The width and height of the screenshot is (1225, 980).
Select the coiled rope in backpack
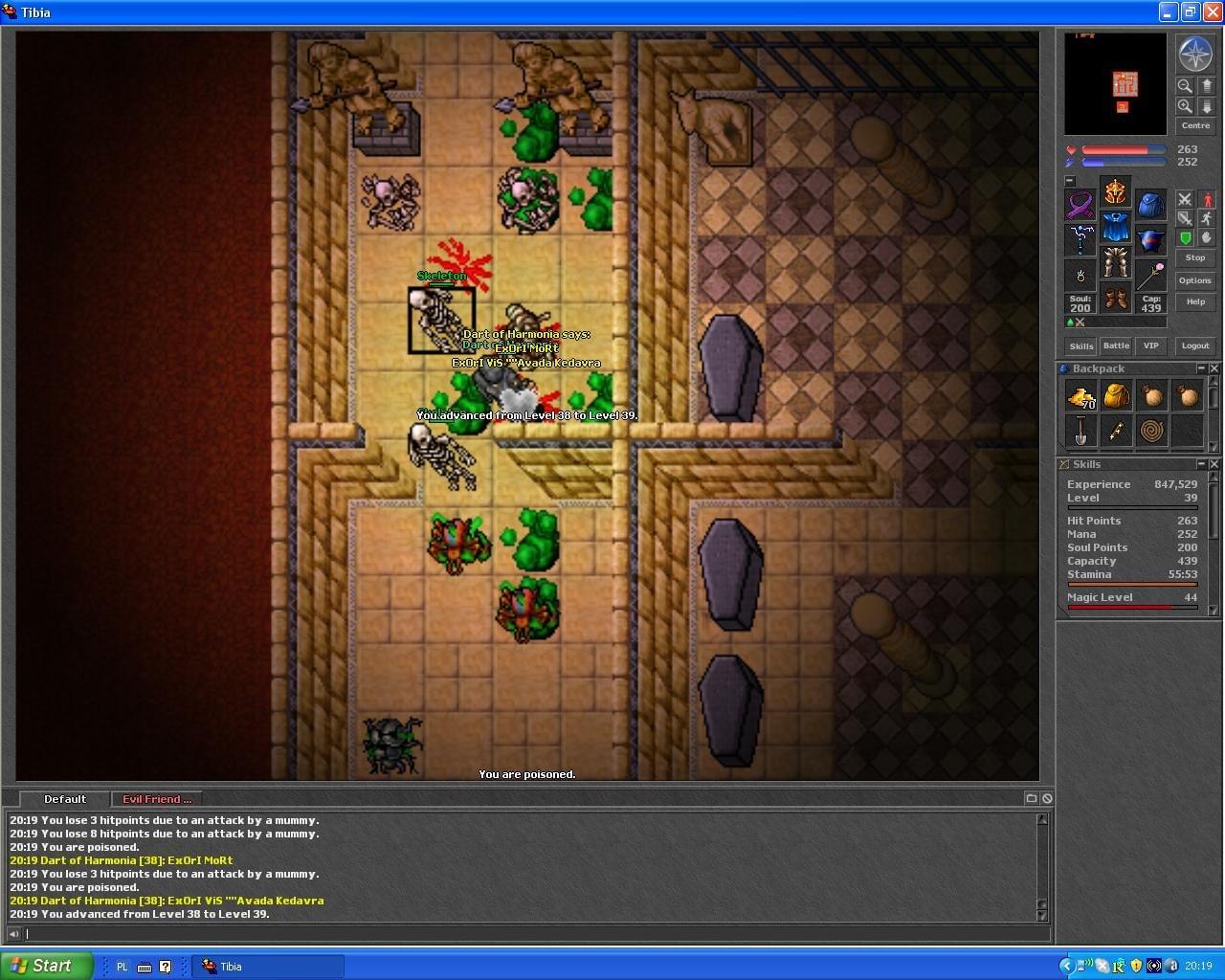tap(1151, 431)
